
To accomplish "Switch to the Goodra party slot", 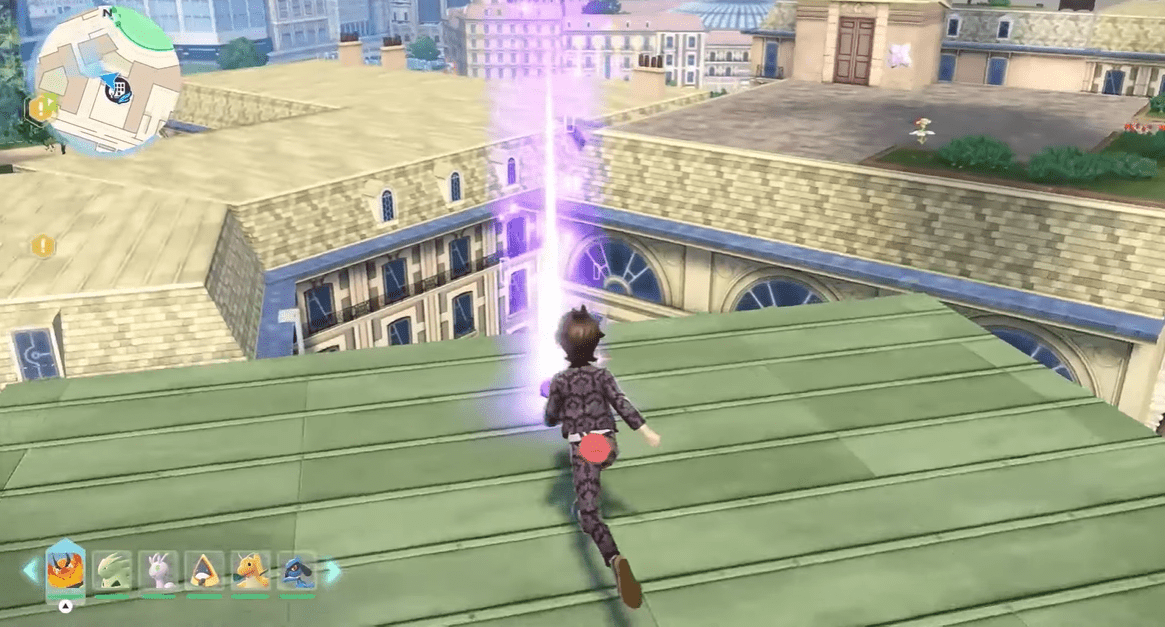I will [x=159, y=571].
